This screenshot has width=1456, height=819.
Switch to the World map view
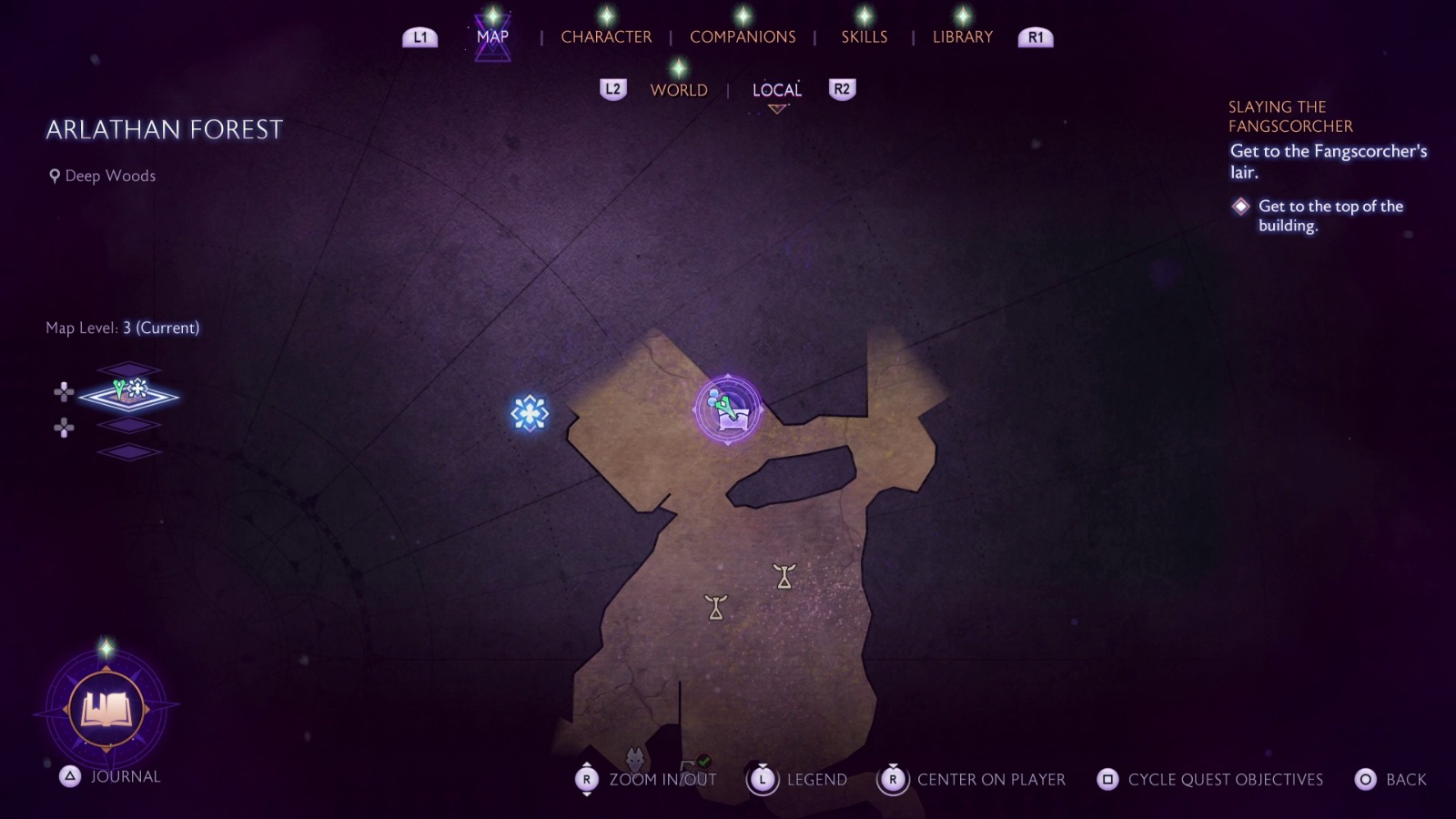tap(678, 89)
